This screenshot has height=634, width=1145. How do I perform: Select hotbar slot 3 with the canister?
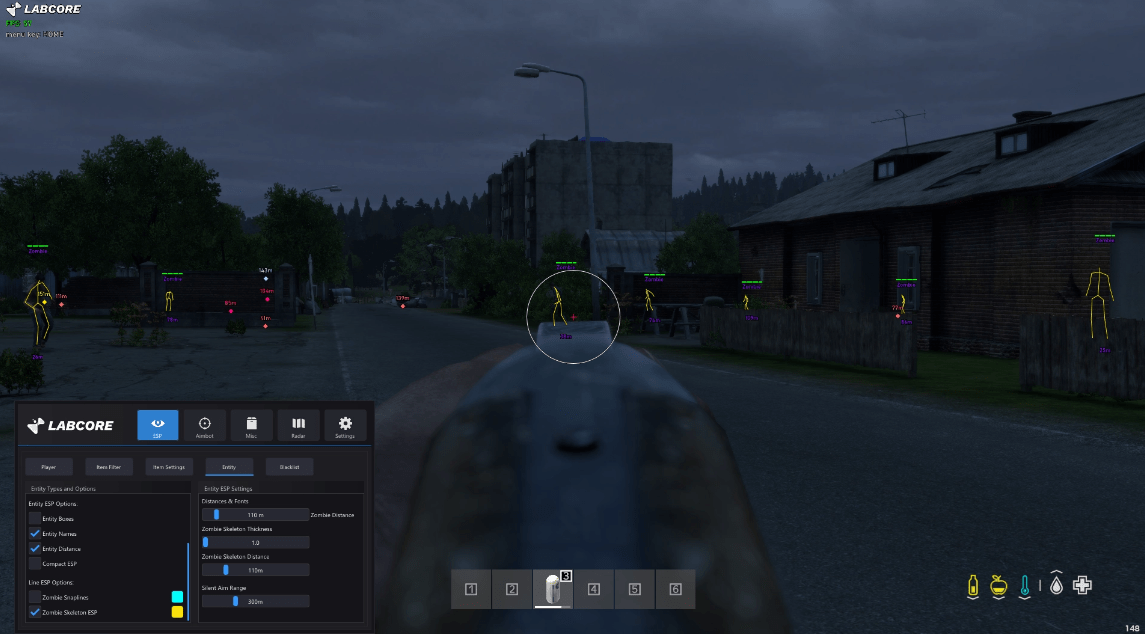point(553,589)
